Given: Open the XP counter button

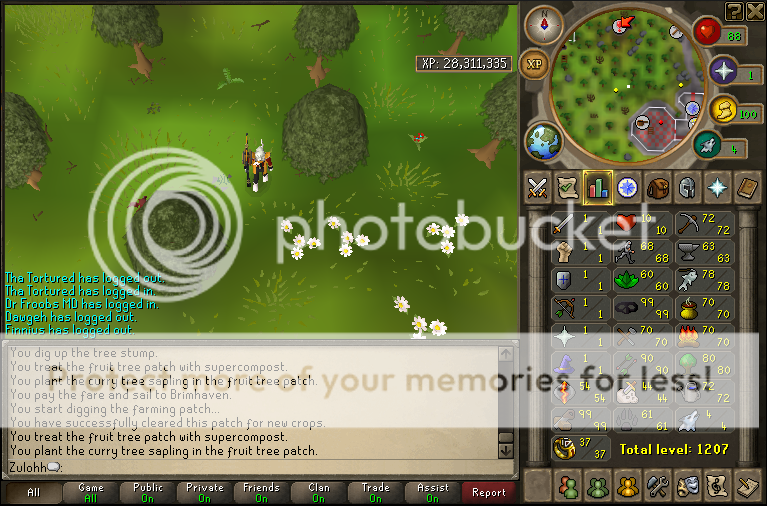Looking at the screenshot, I should [x=535, y=62].
